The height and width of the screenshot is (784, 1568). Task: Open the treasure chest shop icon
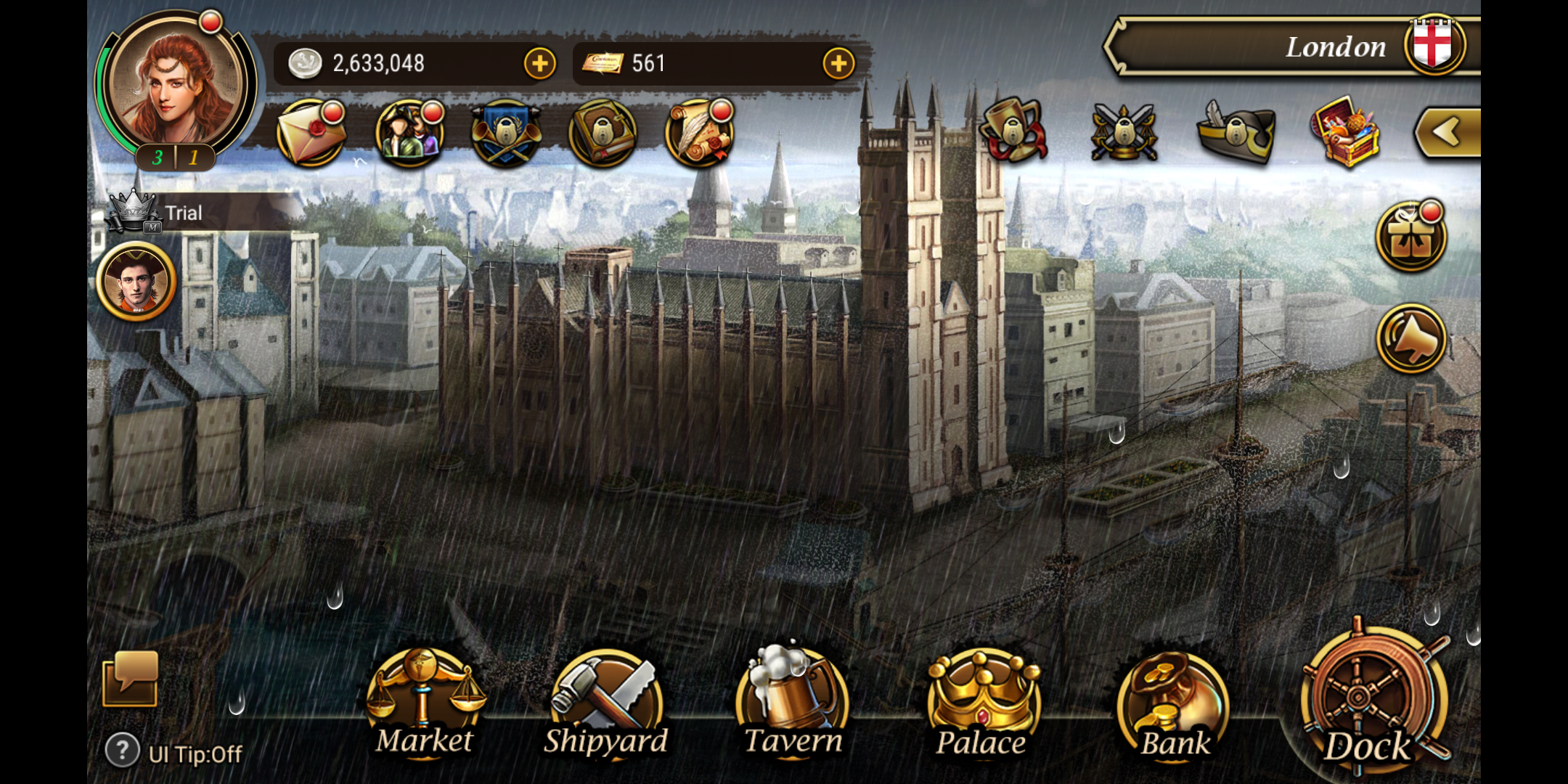pyautogui.click(x=1345, y=132)
